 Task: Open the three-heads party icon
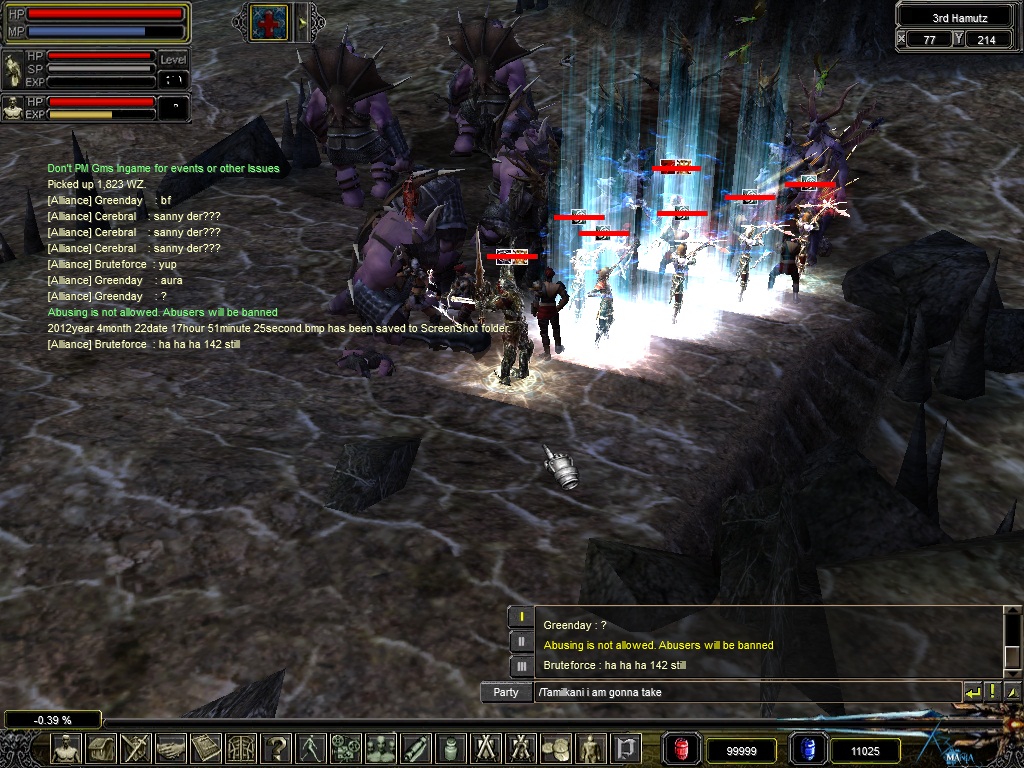click(x=381, y=748)
